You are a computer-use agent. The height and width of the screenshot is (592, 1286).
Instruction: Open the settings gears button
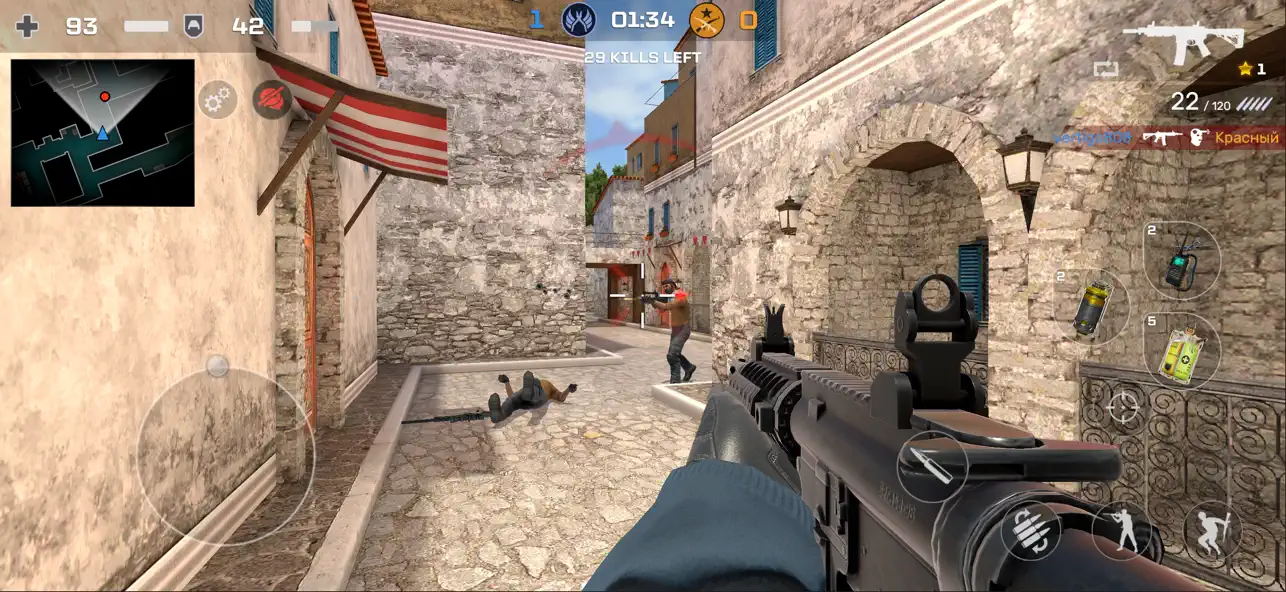pyautogui.click(x=217, y=100)
